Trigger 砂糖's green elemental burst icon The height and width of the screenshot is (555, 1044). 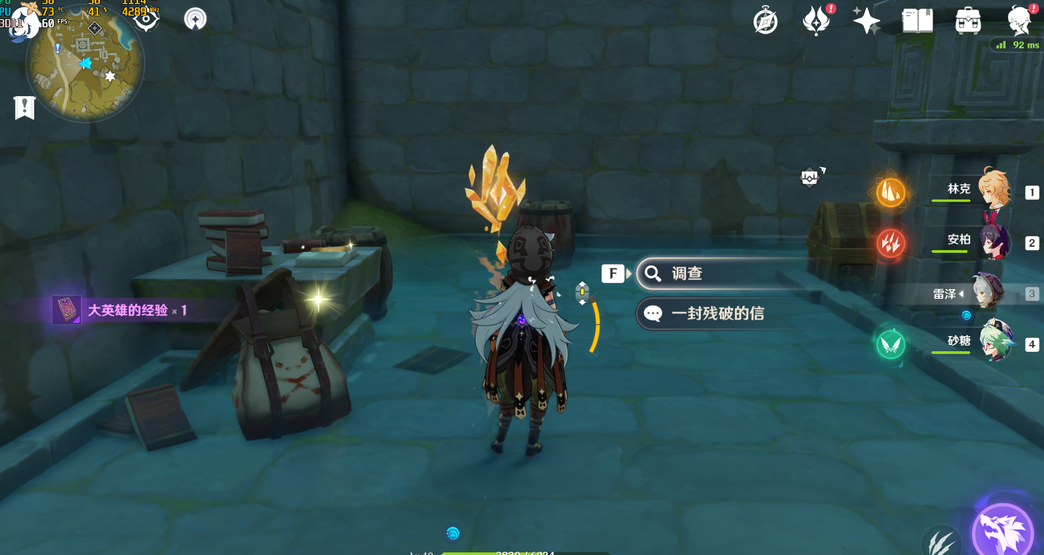coord(890,344)
